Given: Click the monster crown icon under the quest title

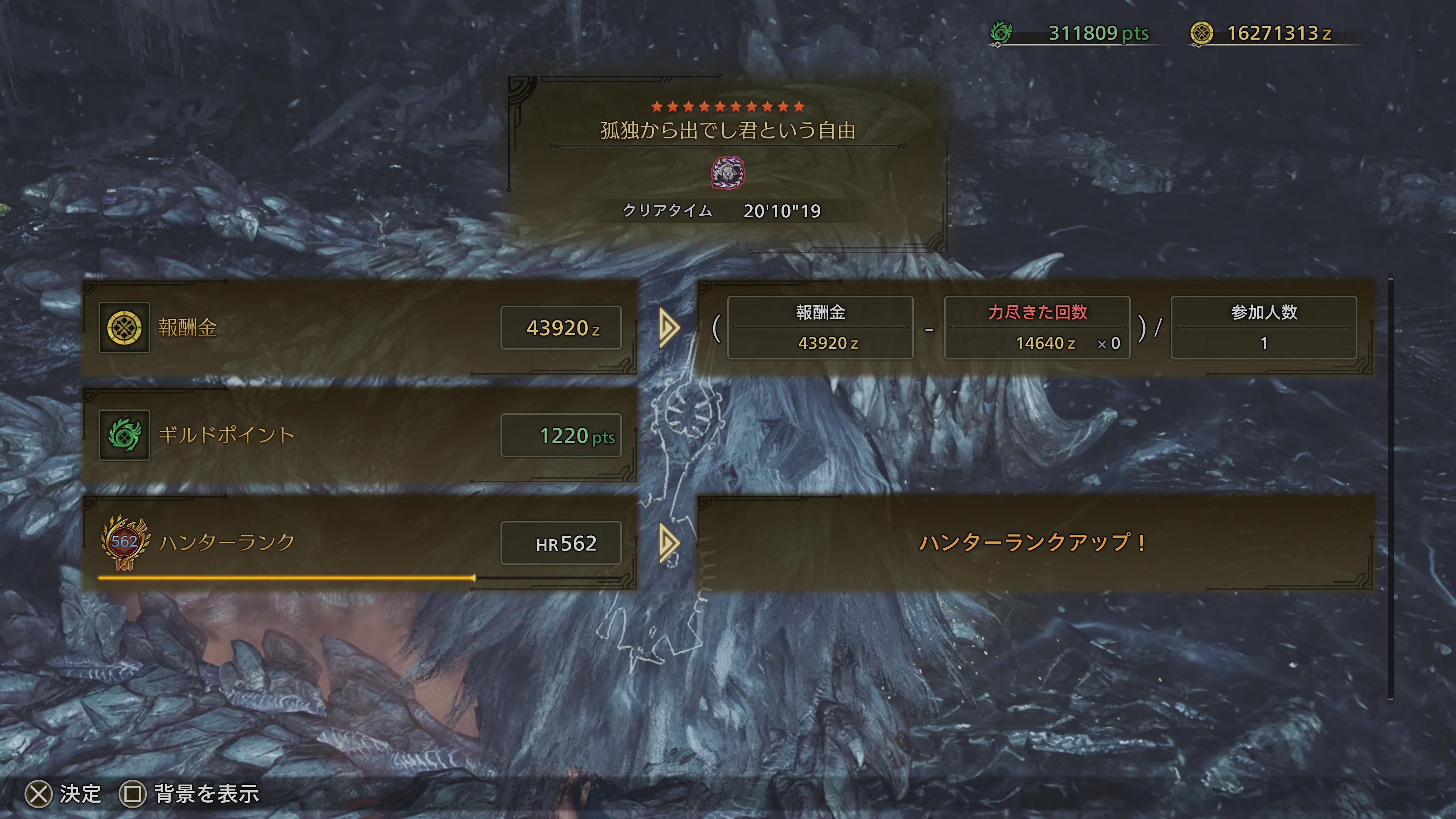Looking at the screenshot, I should [x=728, y=174].
